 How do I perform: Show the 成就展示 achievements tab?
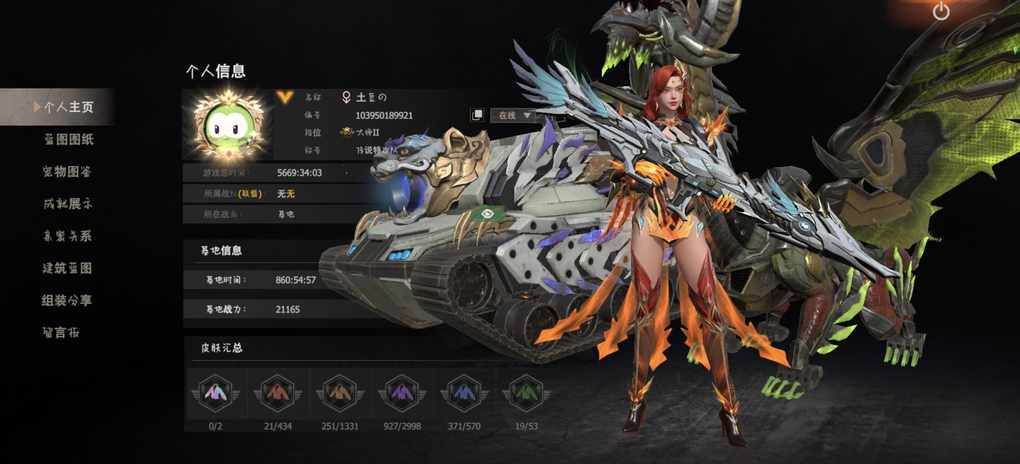click(x=68, y=204)
